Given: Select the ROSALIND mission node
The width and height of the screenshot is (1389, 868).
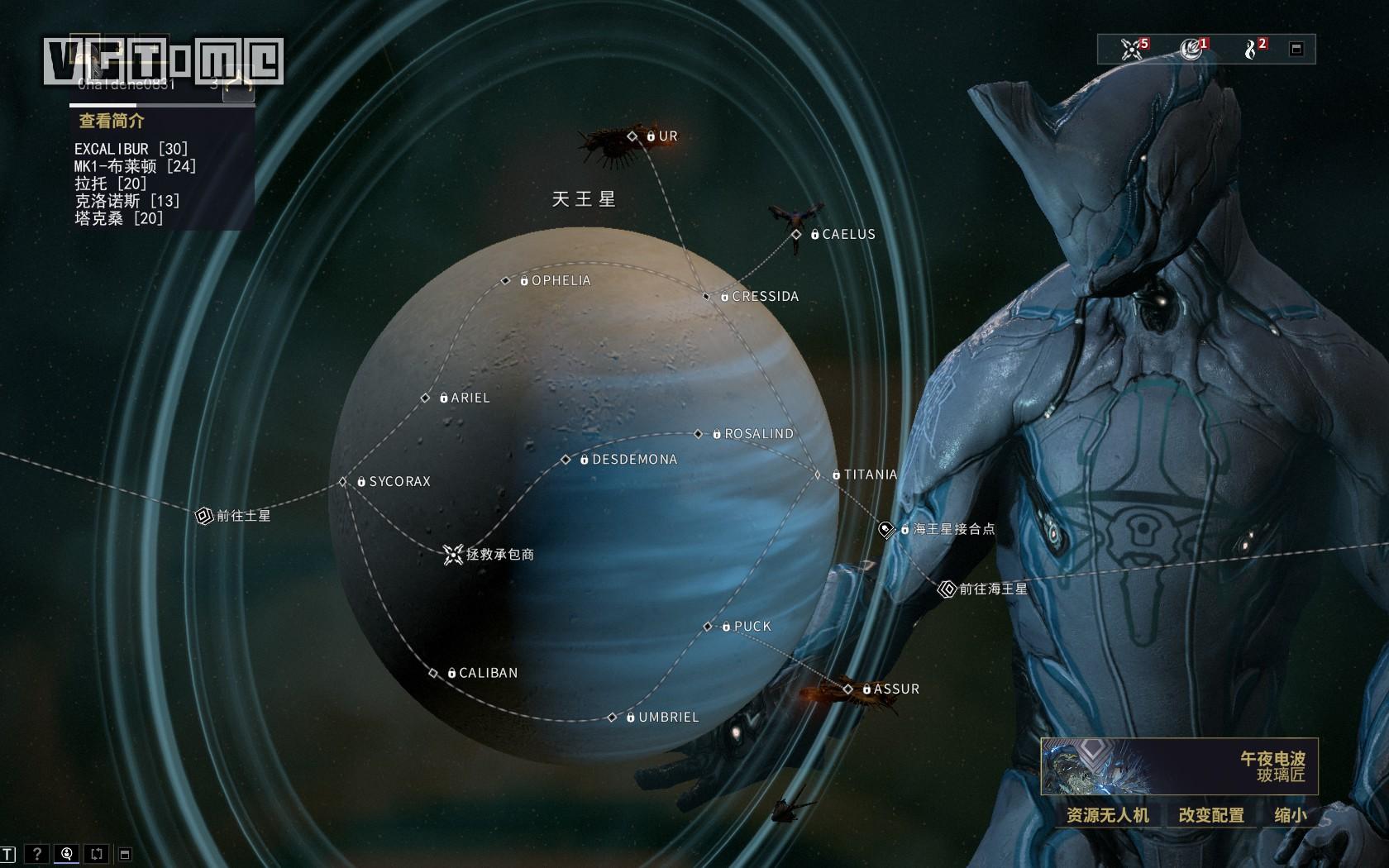Looking at the screenshot, I should (x=699, y=434).
